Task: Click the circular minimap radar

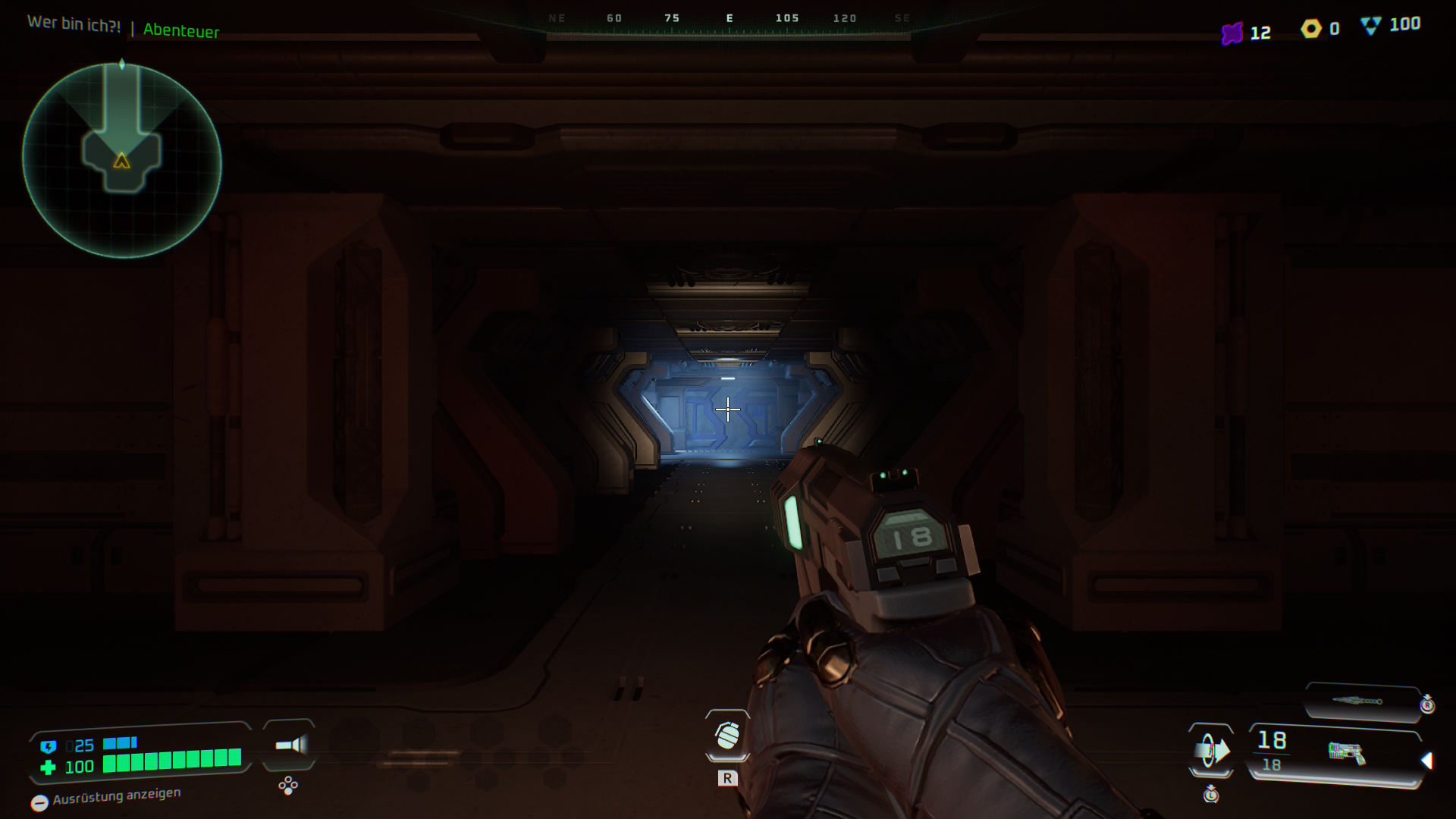Action: click(122, 161)
